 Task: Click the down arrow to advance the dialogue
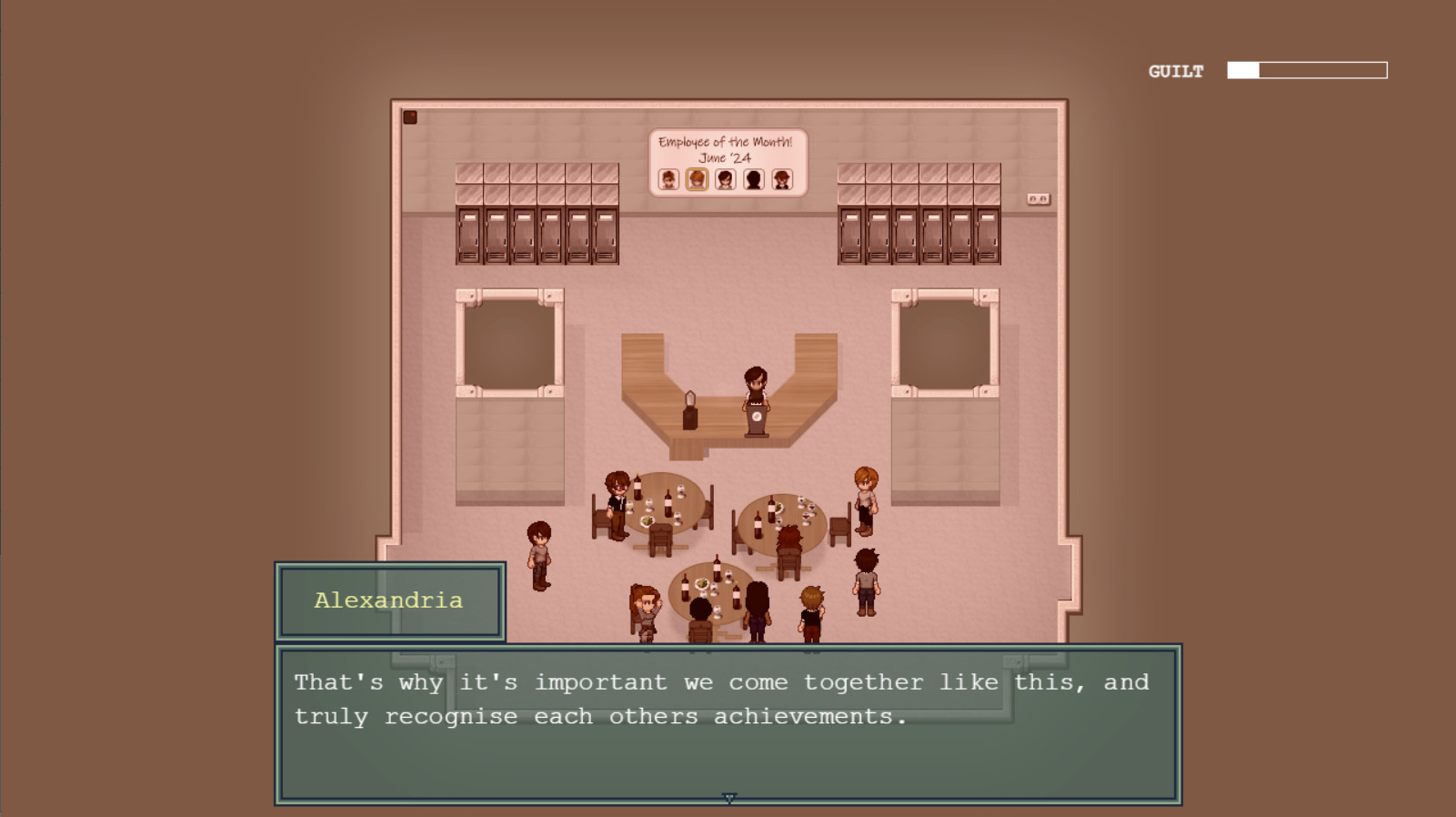(728, 795)
